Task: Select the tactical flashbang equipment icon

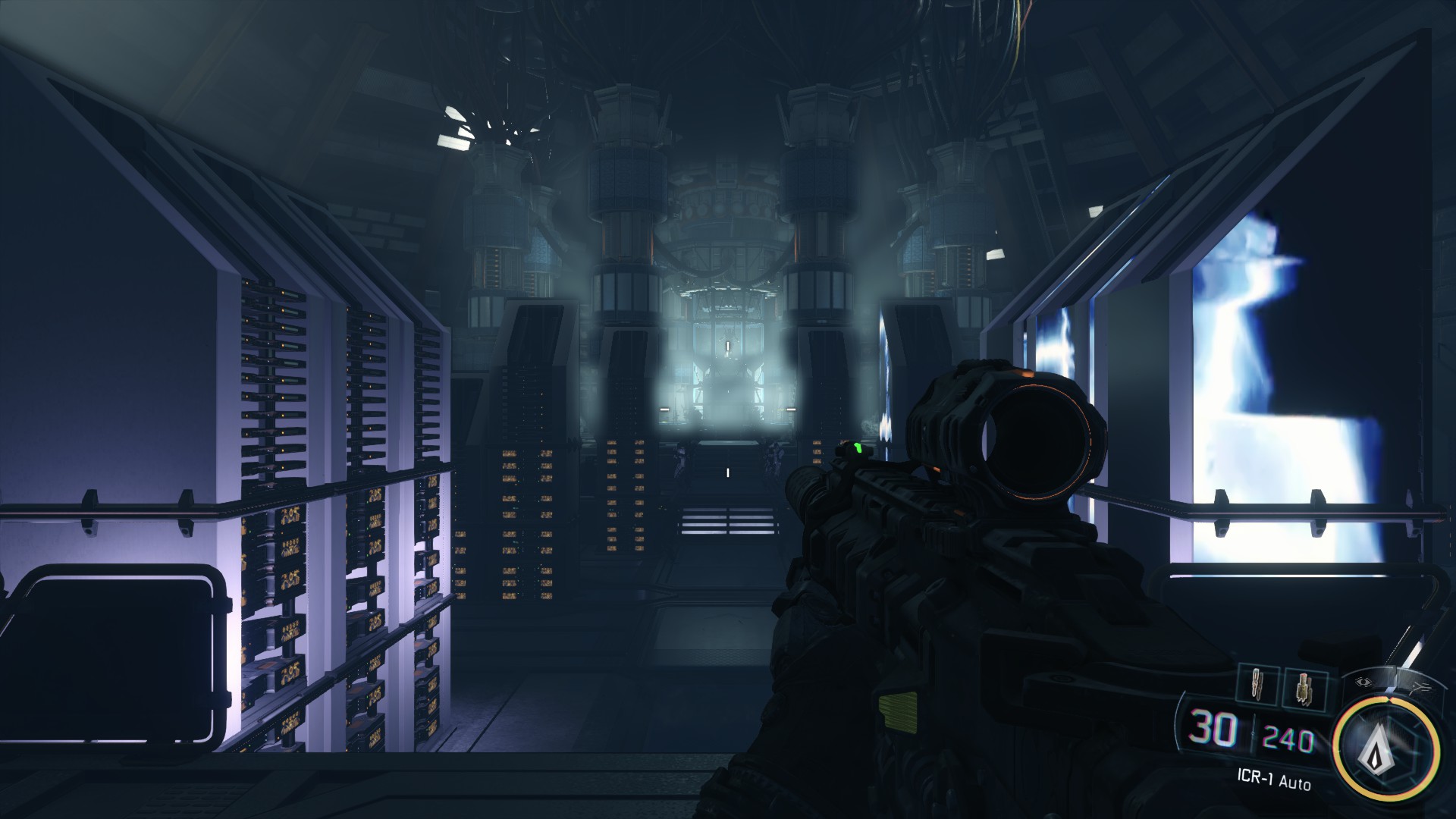Action: click(1257, 682)
